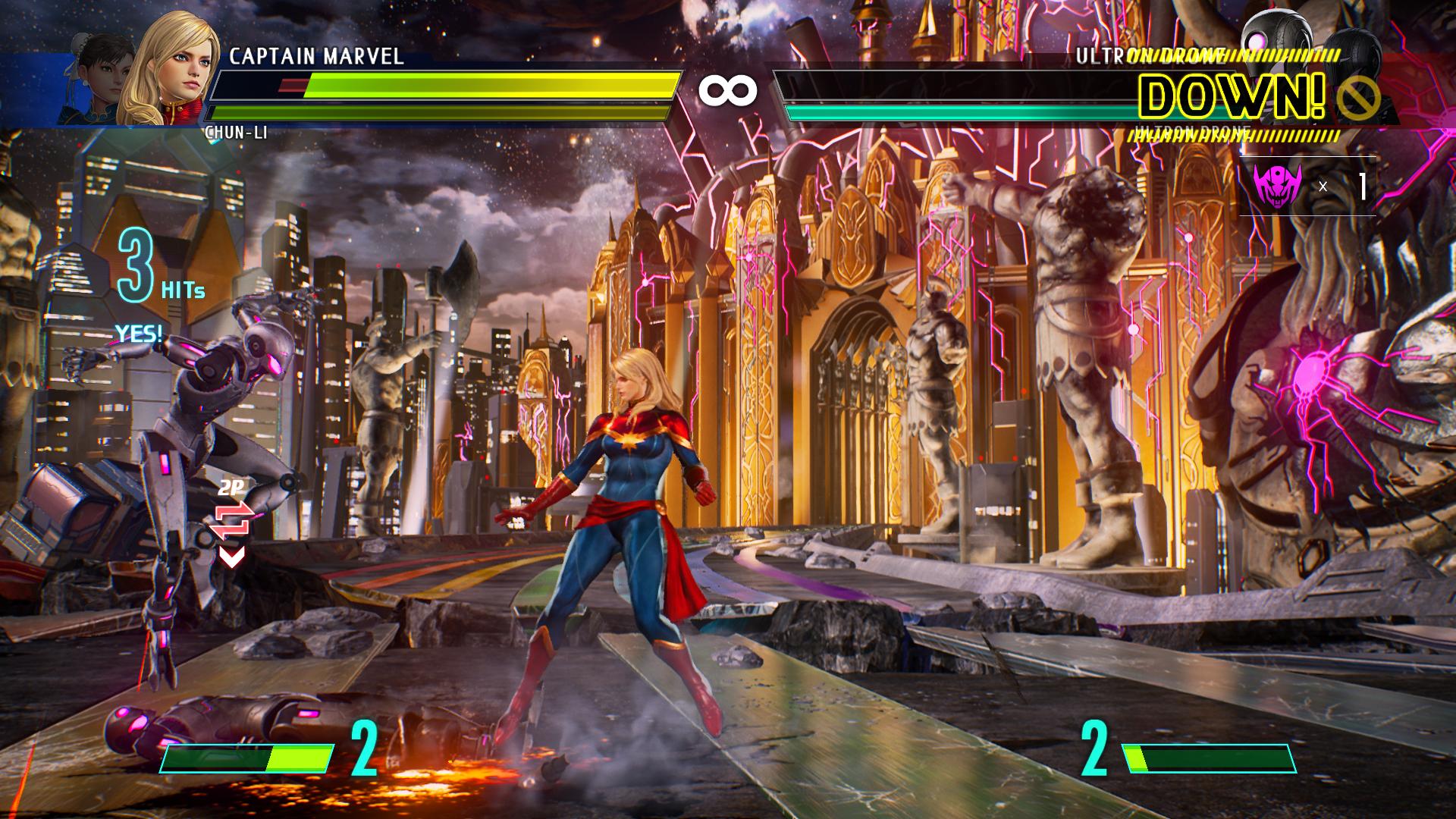Select the Captain Marvel character portrait

pyautogui.click(x=171, y=72)
